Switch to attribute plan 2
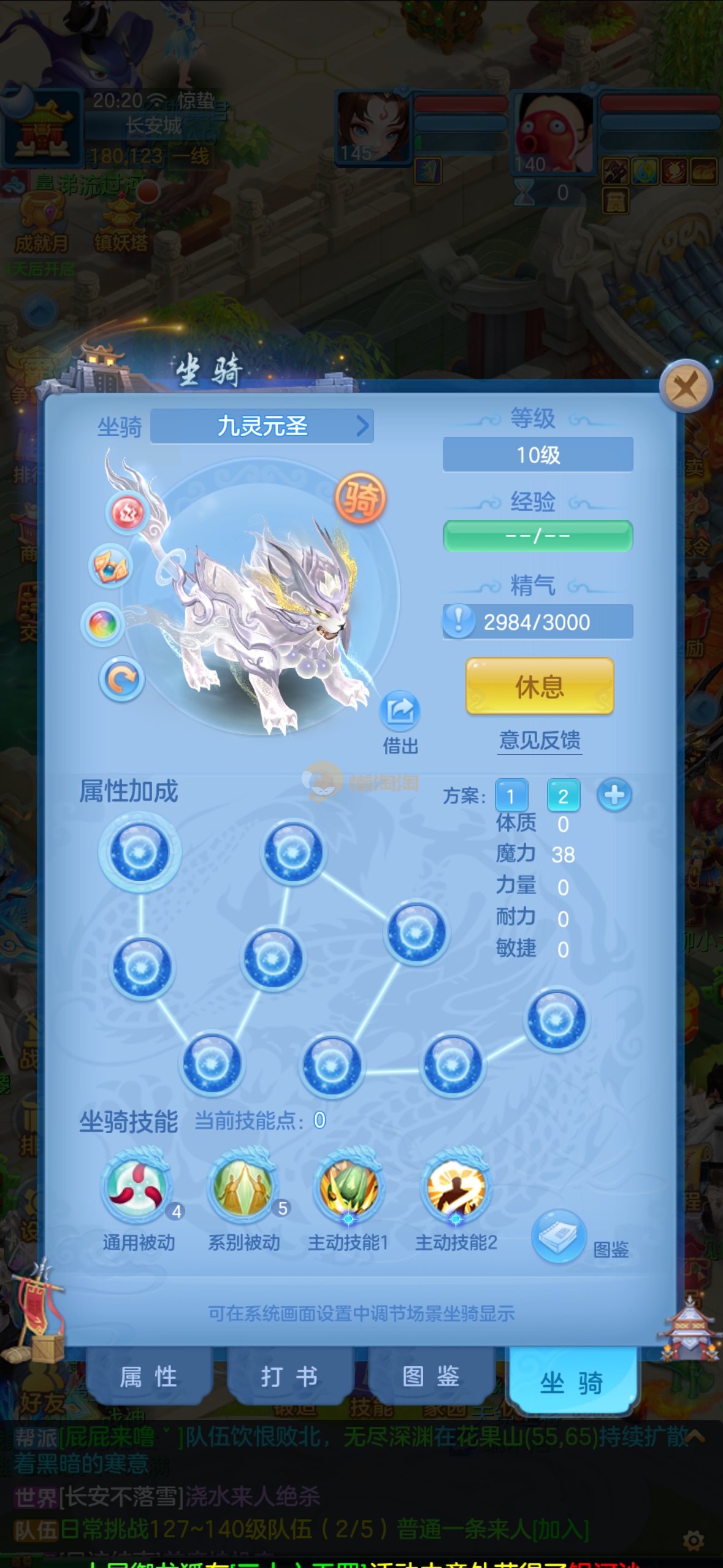723x1568 pixels. click(563, 796)
